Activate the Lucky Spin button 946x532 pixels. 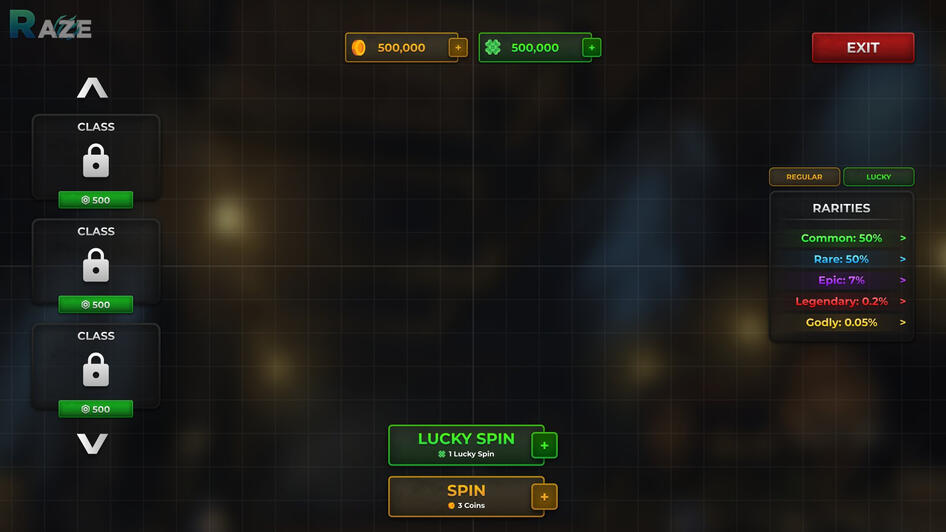pos(465,444)
